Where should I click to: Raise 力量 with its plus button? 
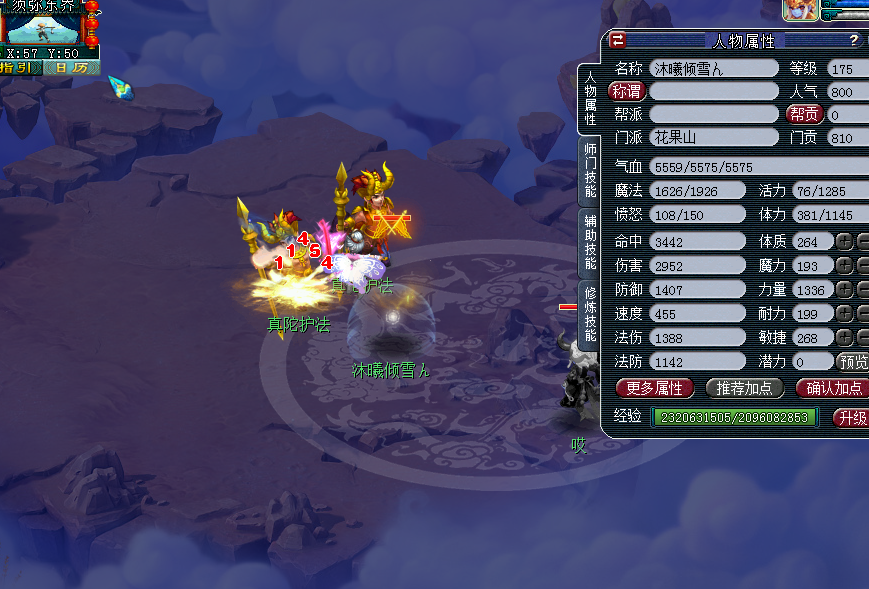(x=844, y=289)
